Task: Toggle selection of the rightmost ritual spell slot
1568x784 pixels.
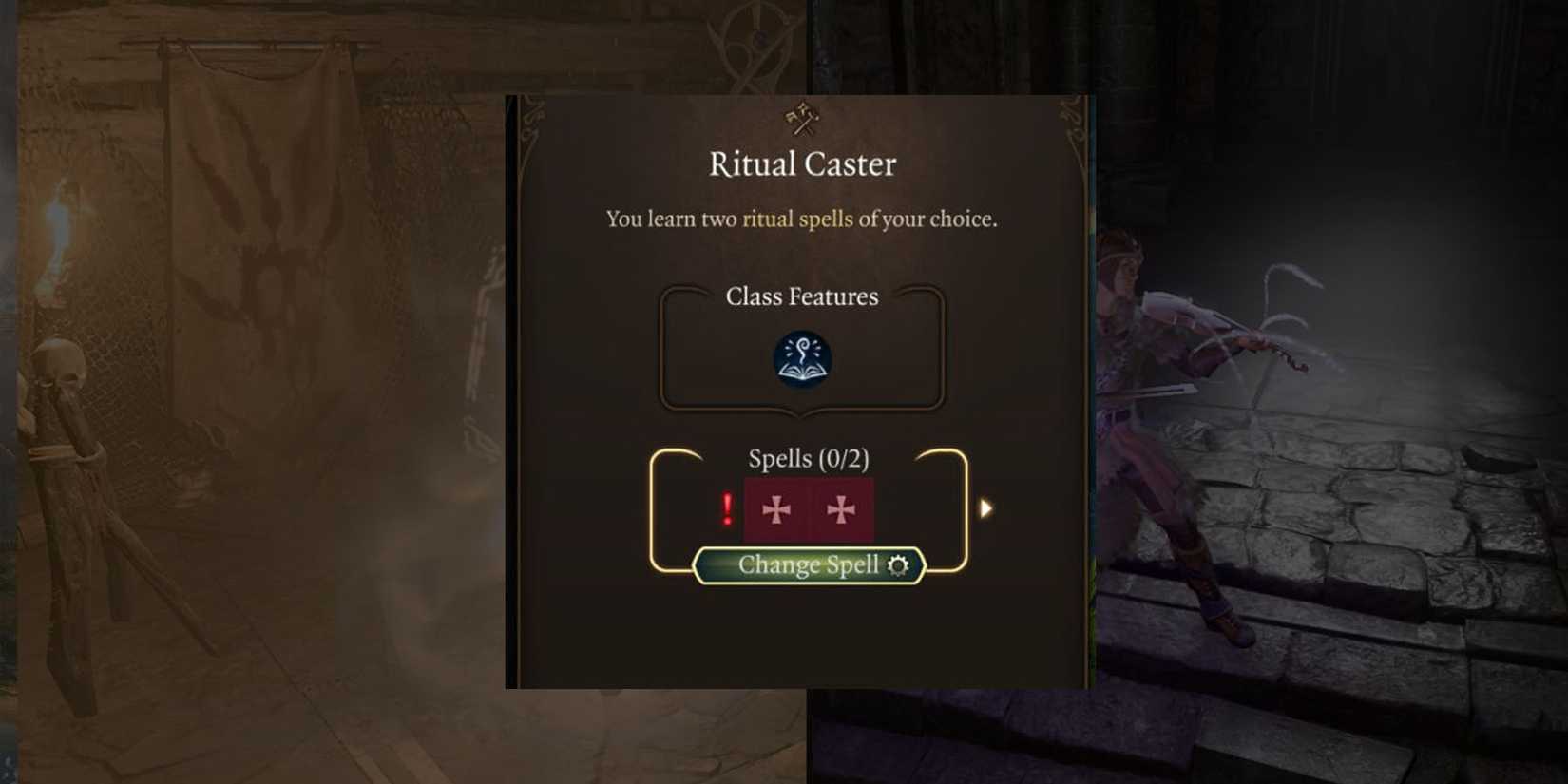Action: point(840,508)
